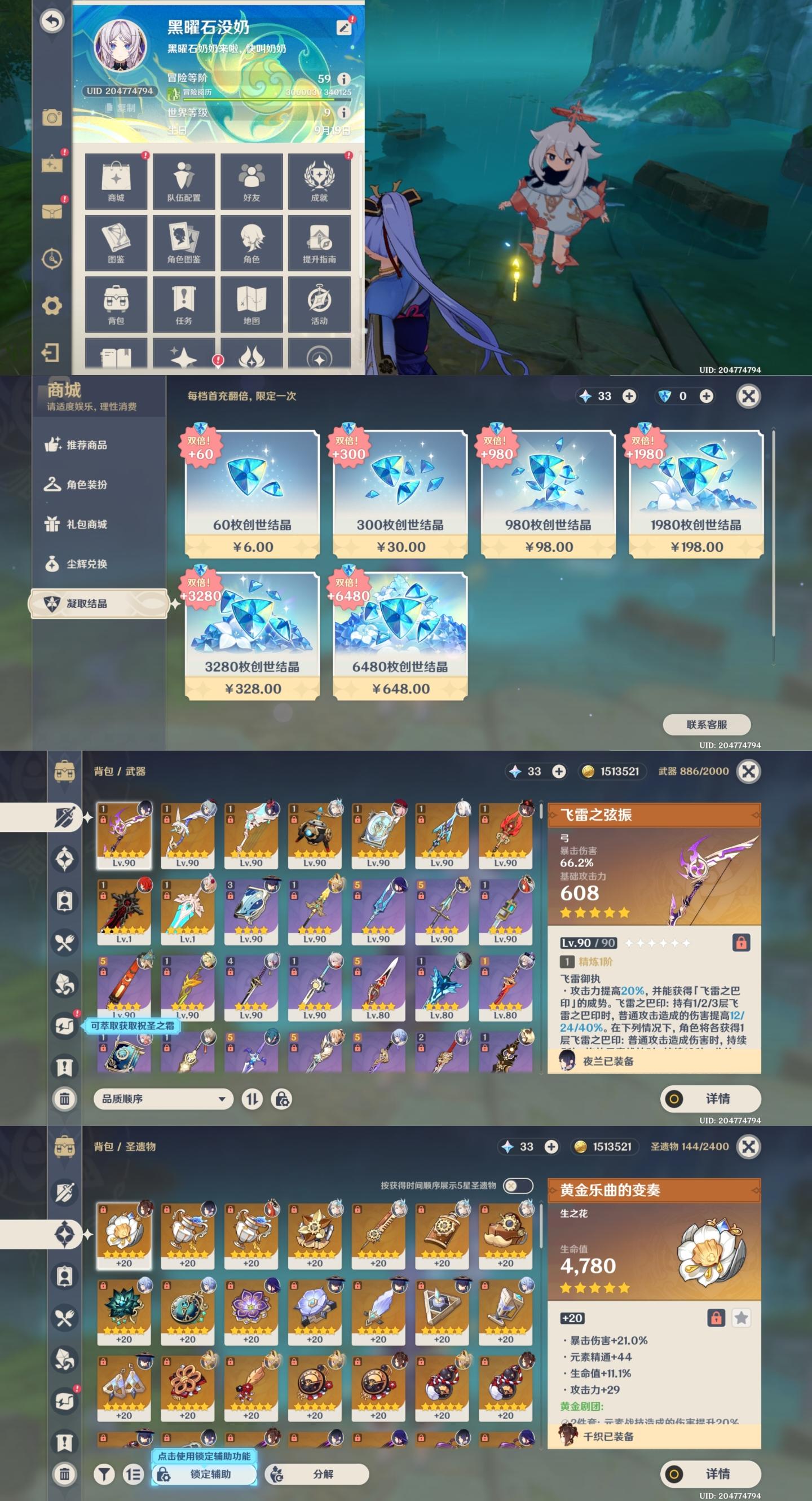Viewport: 812px width, 1501px height.
Task: Buy the 60枚创世结晶 pack for ¥6.00
Action: coord(252,495)
